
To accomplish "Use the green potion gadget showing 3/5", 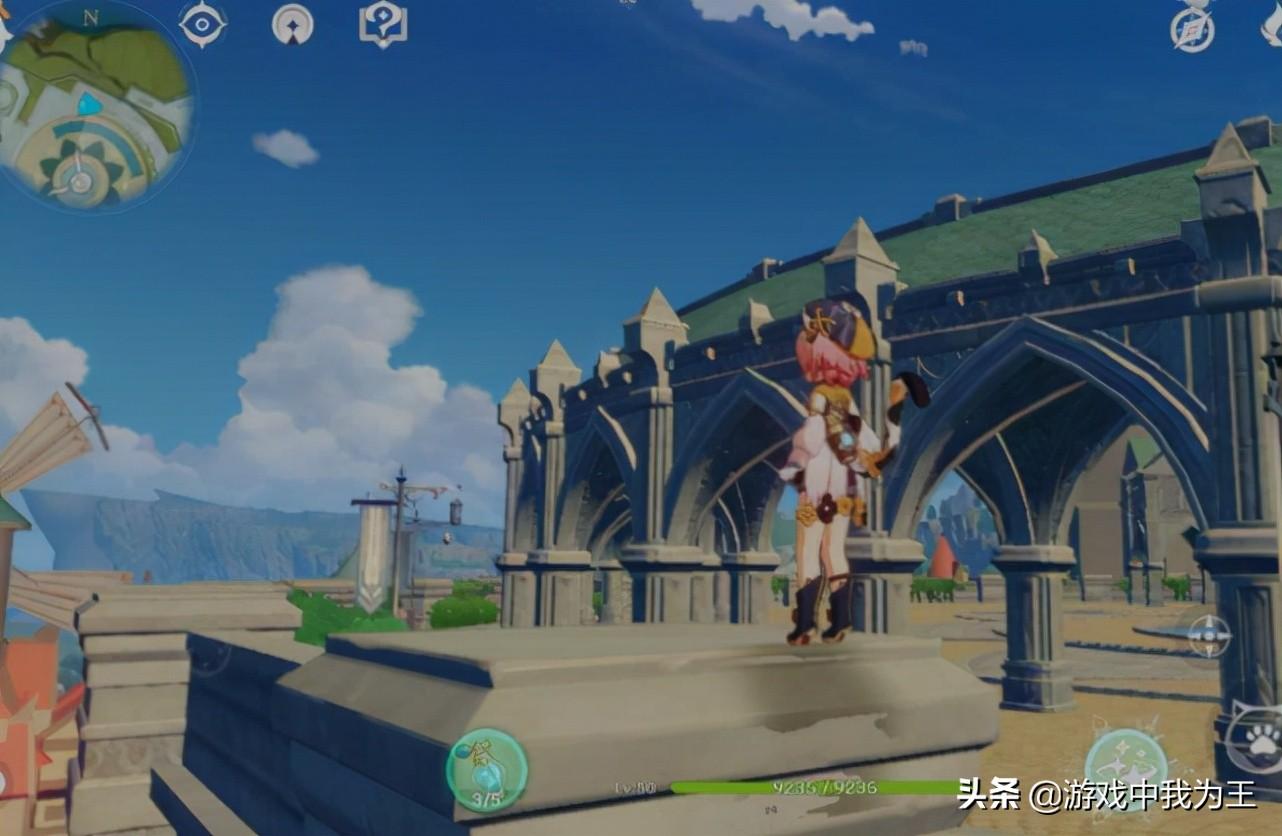I will point(487,770).
